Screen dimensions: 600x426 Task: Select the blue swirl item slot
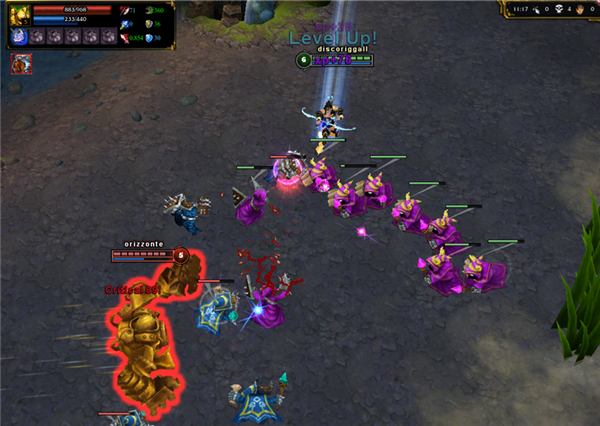click(x=19, y=37)
